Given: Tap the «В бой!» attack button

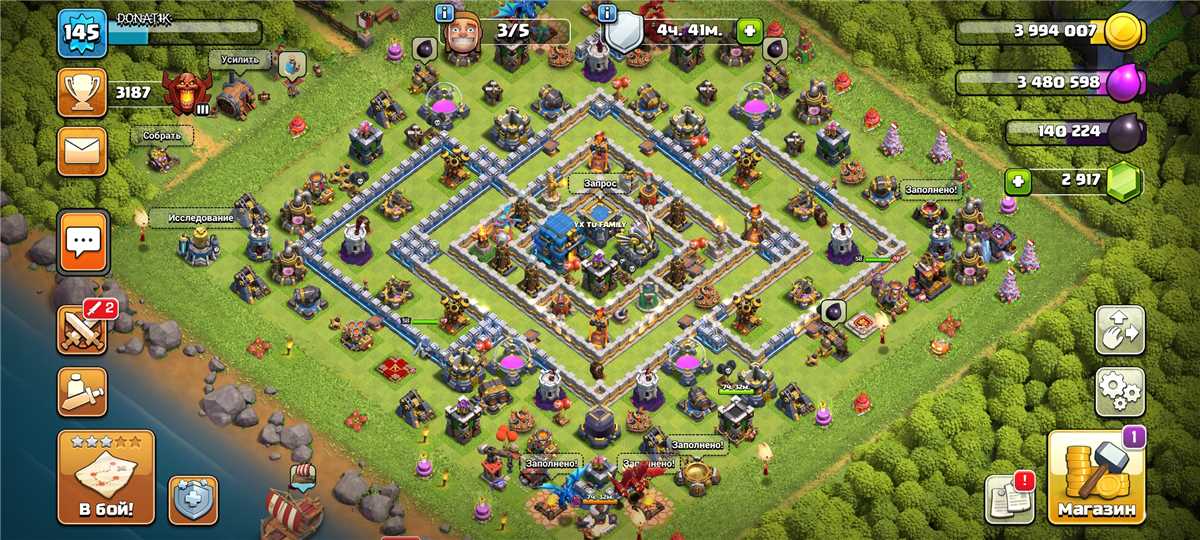Looking at the screenshot, I should point(106,478).
